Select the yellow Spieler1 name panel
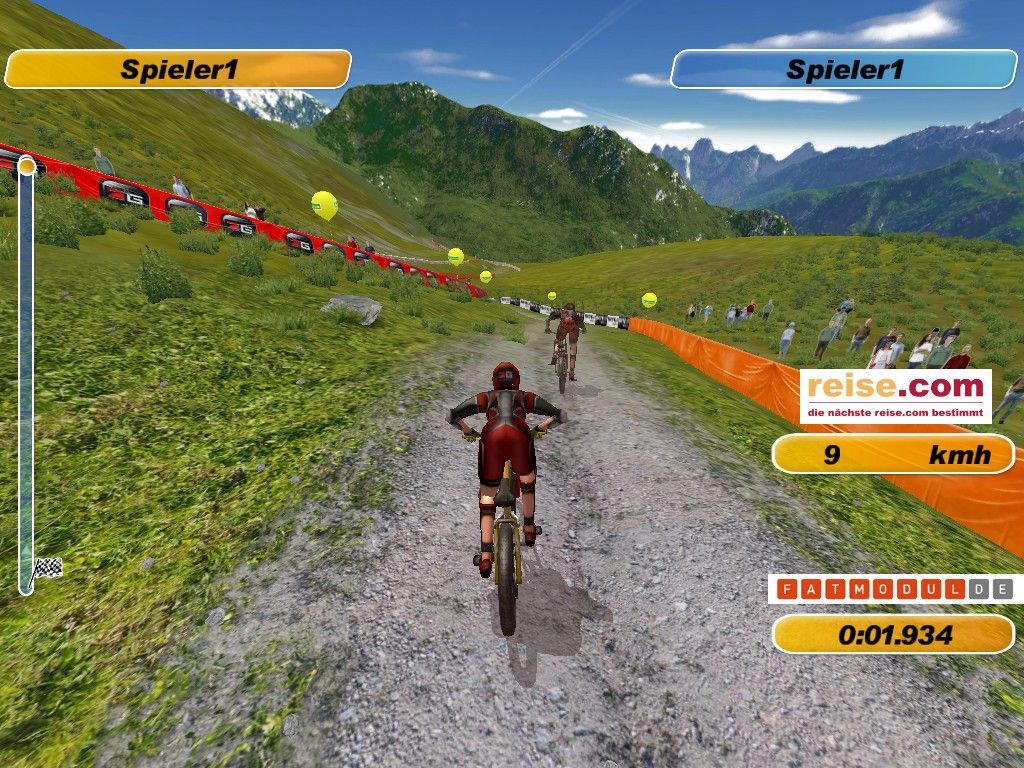This screenshot has height=768, width=1024. (178, 70)
